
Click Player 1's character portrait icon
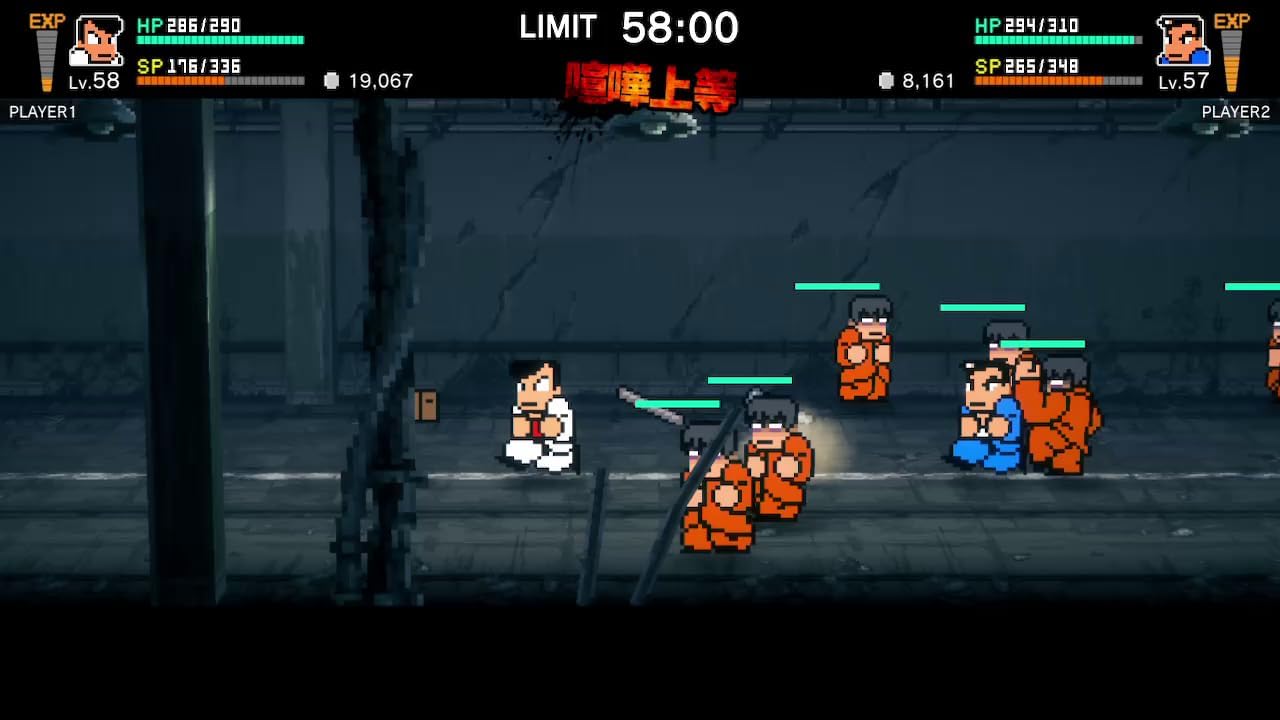(x=95, y=42)
